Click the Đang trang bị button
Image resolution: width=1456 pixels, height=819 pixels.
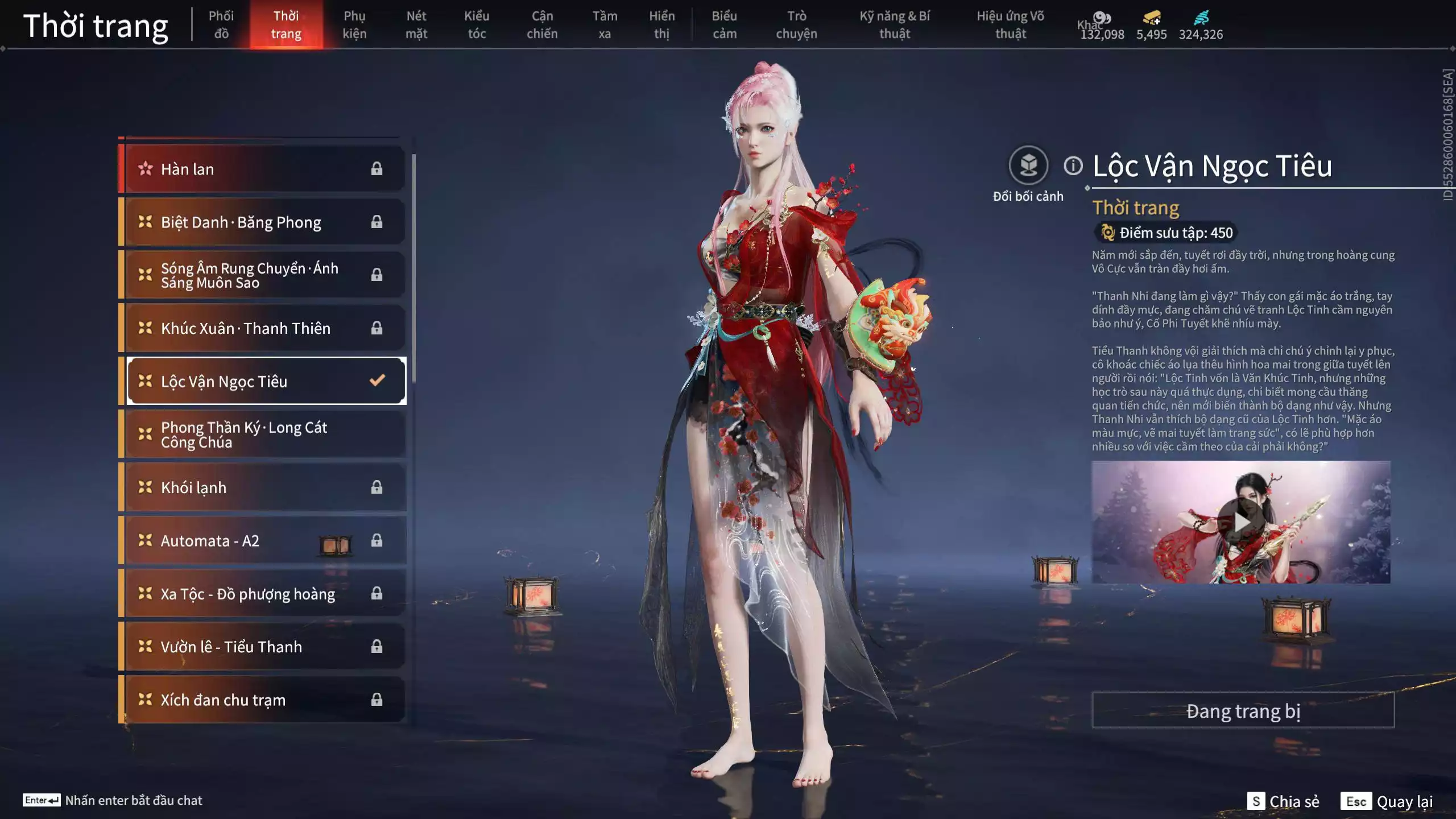click(x=1243, y=711)
